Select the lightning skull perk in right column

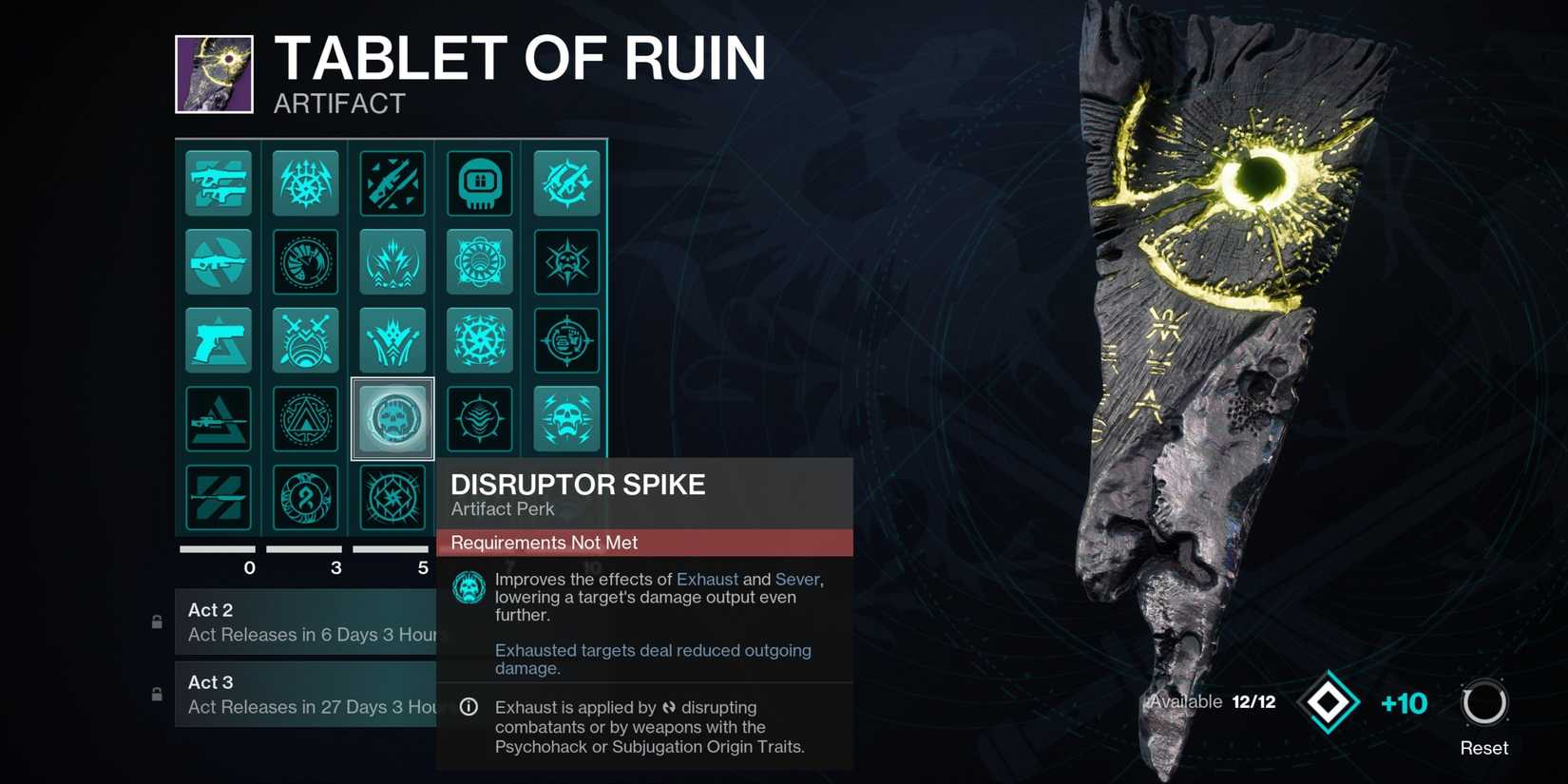pos(566,418)
